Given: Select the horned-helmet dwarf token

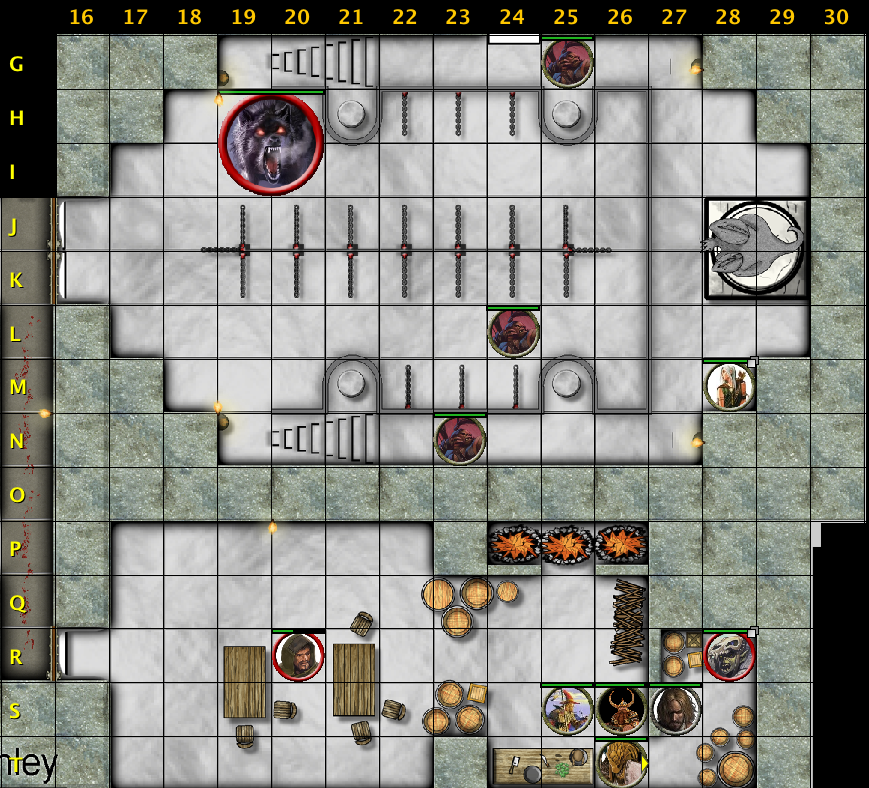Looking at the screenshot, I should pos(621,711).
